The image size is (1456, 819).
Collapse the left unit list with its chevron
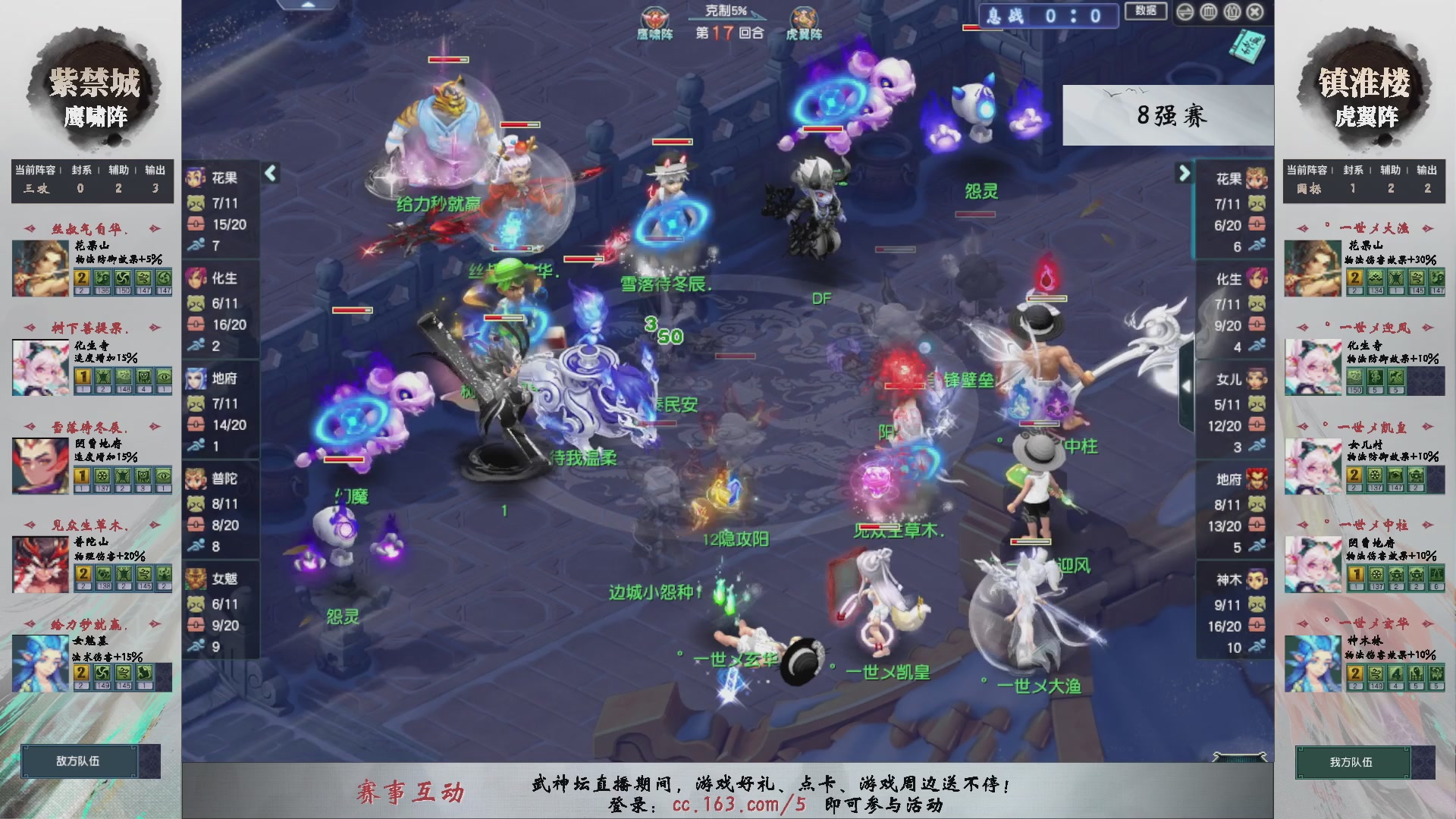(x=269, y=174)
